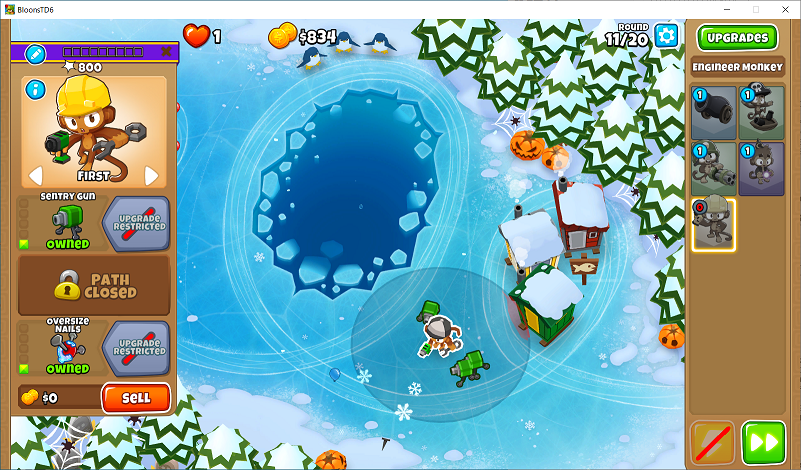This screenshot has height=470, width=801.
Task: Close the tower upgrade panel
Action: tap(166, 52)
